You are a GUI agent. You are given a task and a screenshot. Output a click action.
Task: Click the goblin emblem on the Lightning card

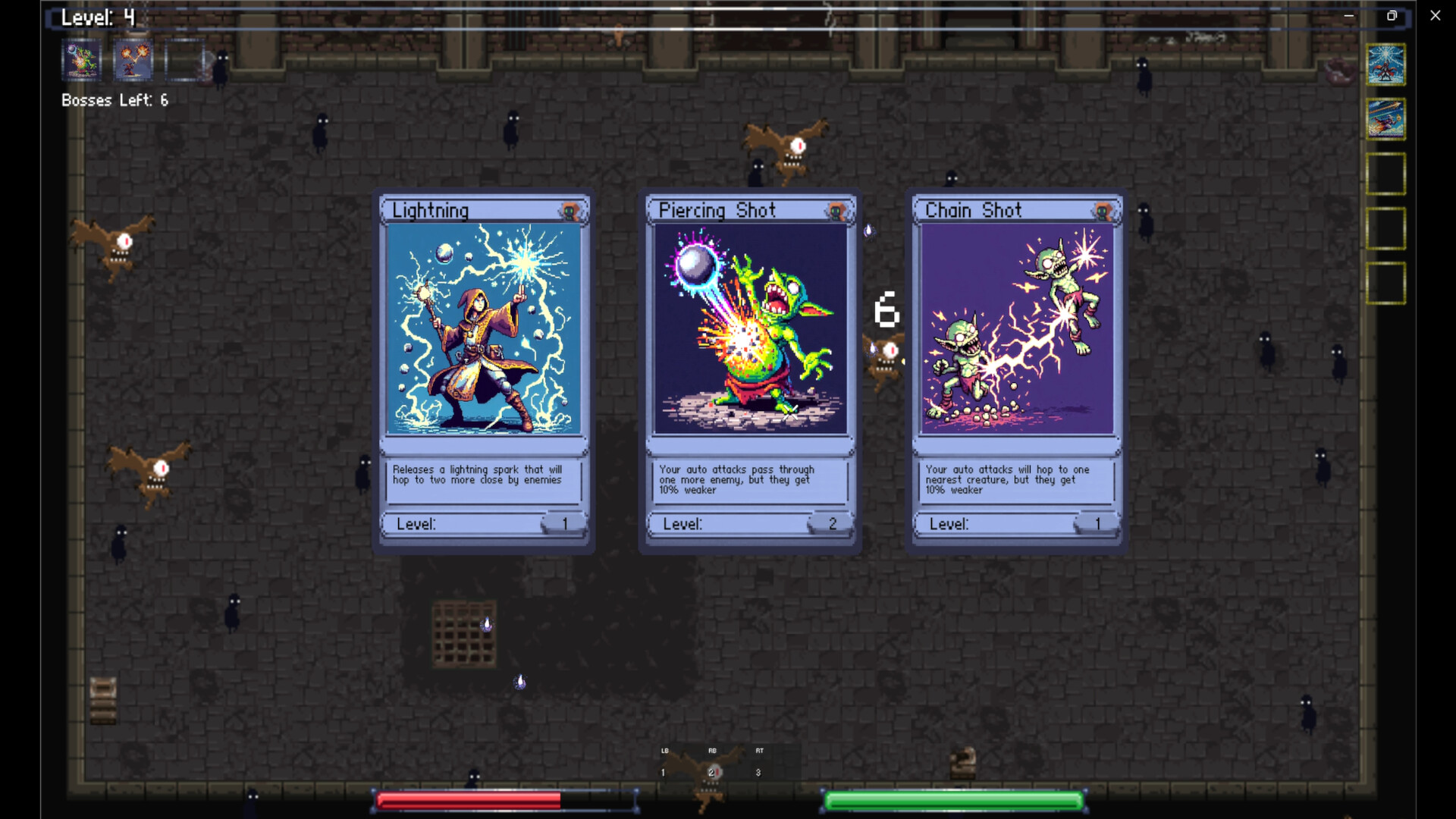pyautogui.click(x=570, y=210)
